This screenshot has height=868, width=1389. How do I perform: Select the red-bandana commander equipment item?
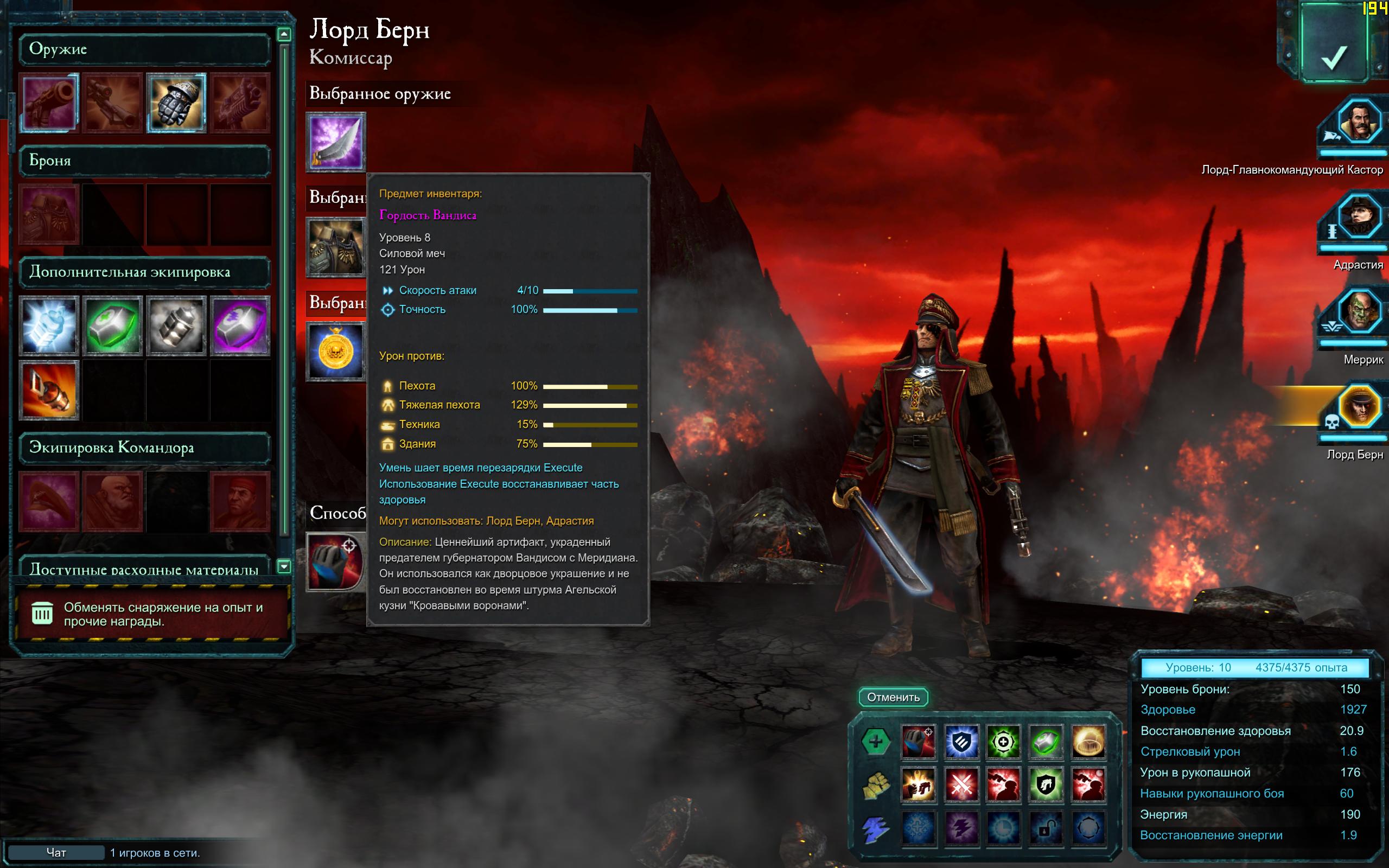240,501
